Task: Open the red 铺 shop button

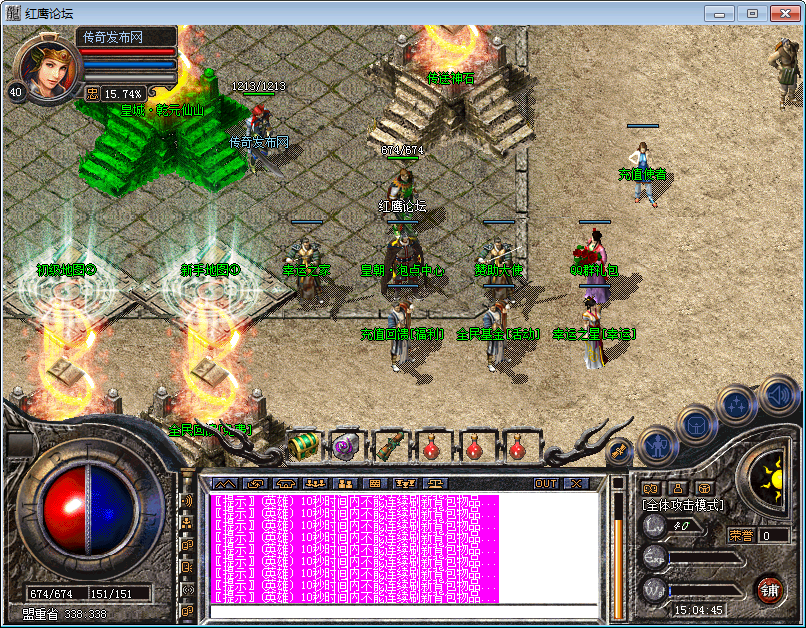Action: click(769, 588)
